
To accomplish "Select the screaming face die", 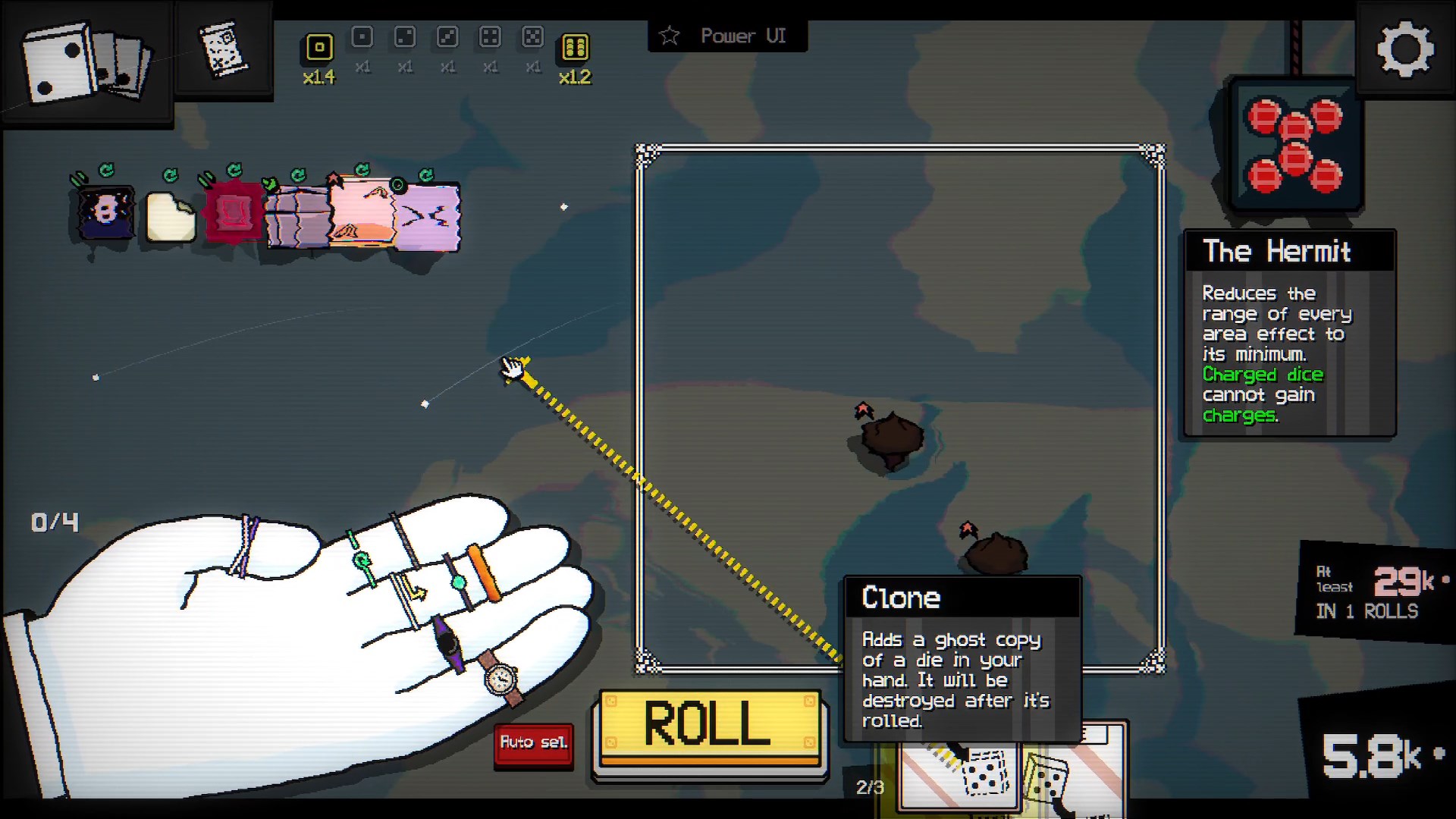I will tap(105, 212).
